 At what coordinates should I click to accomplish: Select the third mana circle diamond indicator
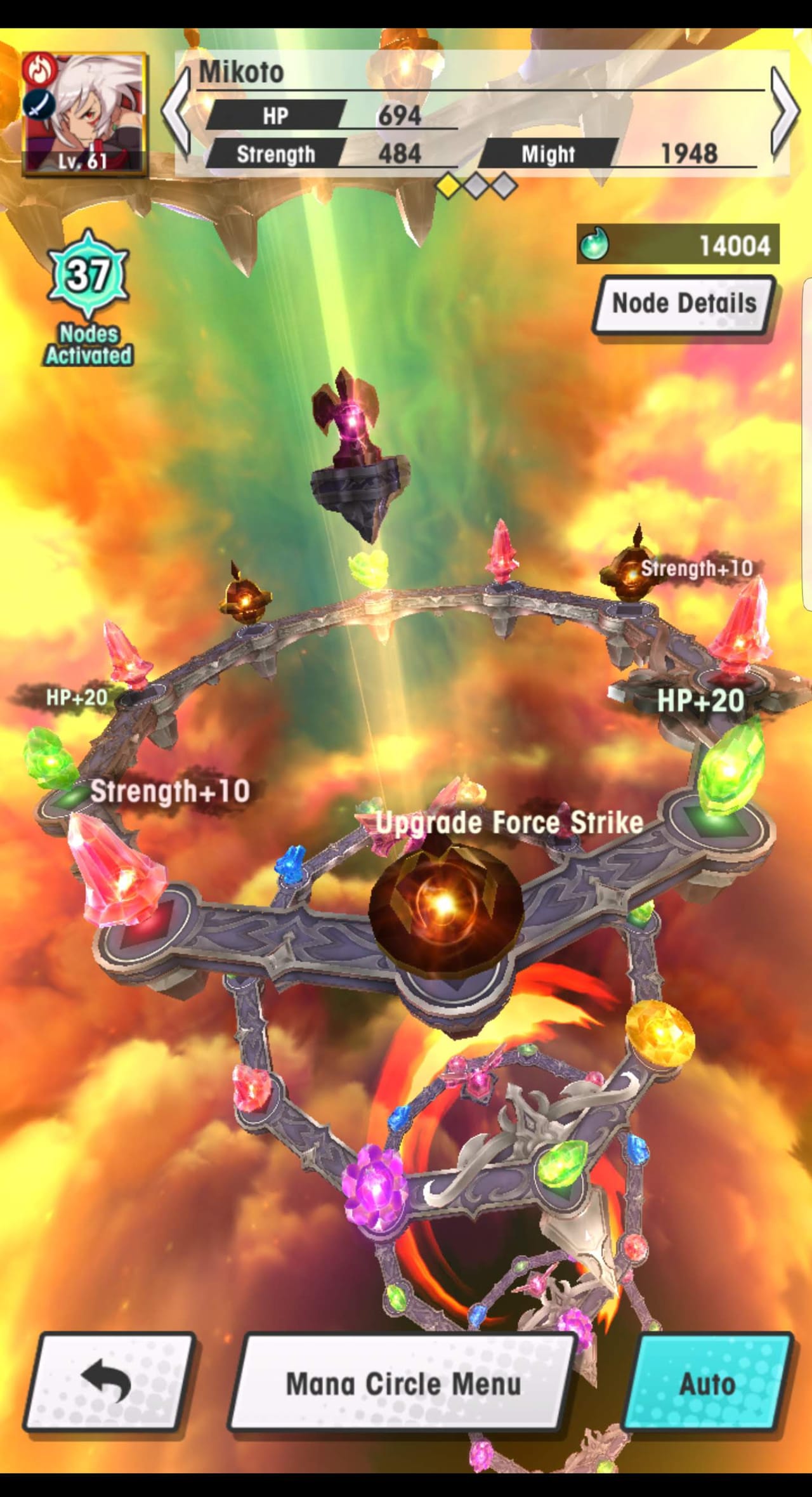(504, 185)
